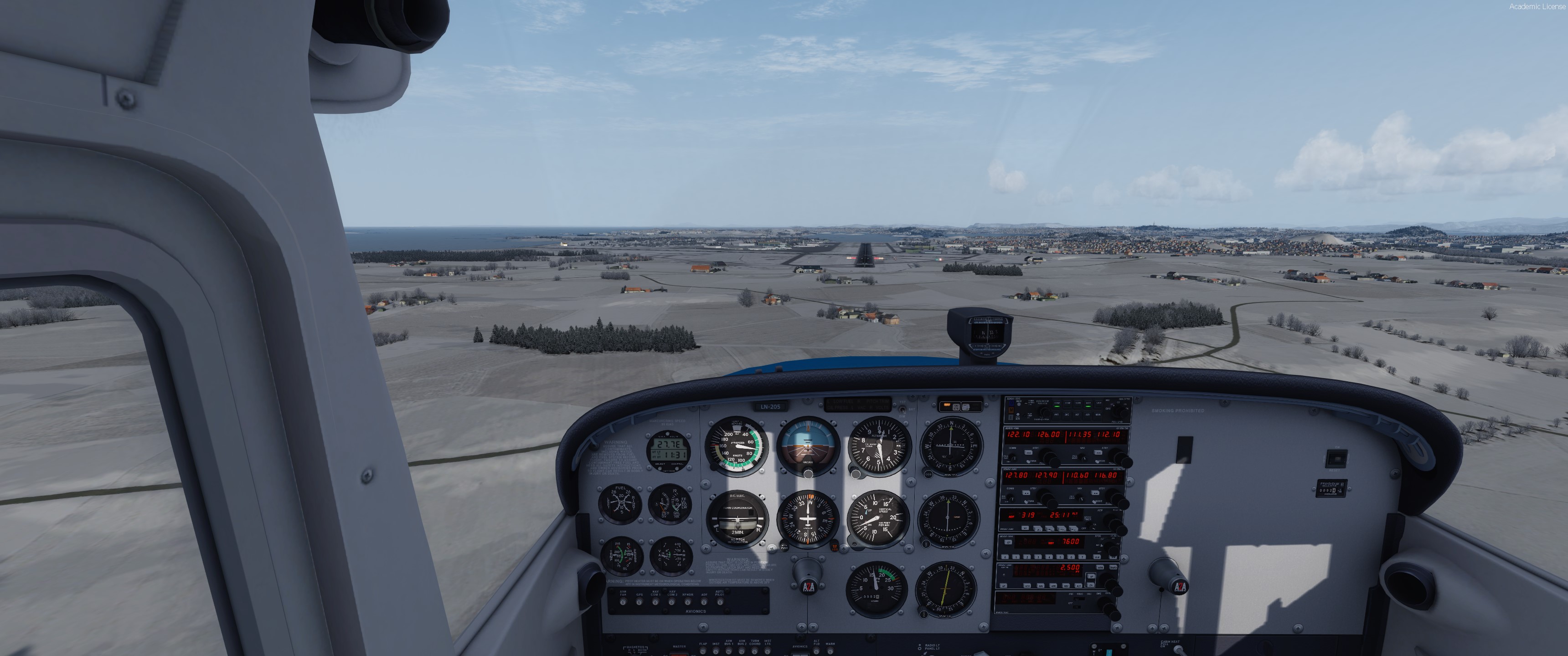This screenshot has width=1568, height=656.
Task: Activate the autopilot ALT hold button
Action: pyautogui.click(x=1078, y=586)
